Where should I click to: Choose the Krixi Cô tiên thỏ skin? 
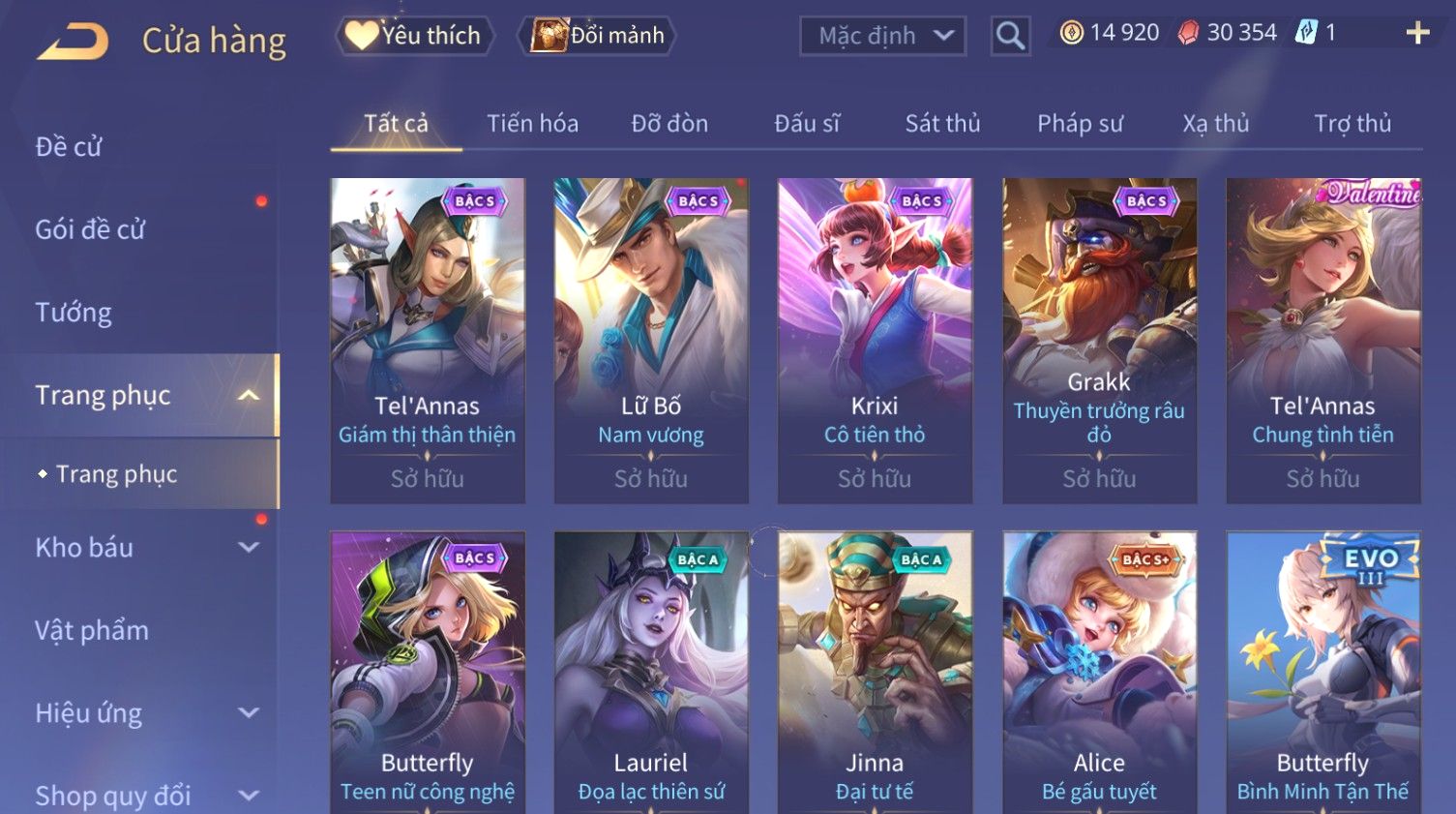875,340
